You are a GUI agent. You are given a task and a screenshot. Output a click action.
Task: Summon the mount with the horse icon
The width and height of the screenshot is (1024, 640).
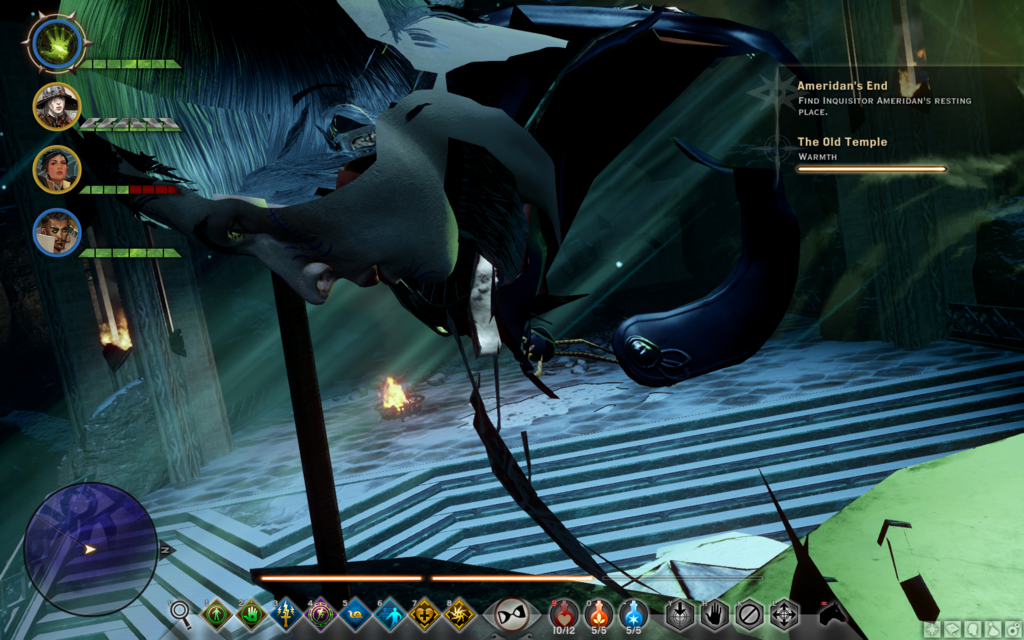(832, 612)
